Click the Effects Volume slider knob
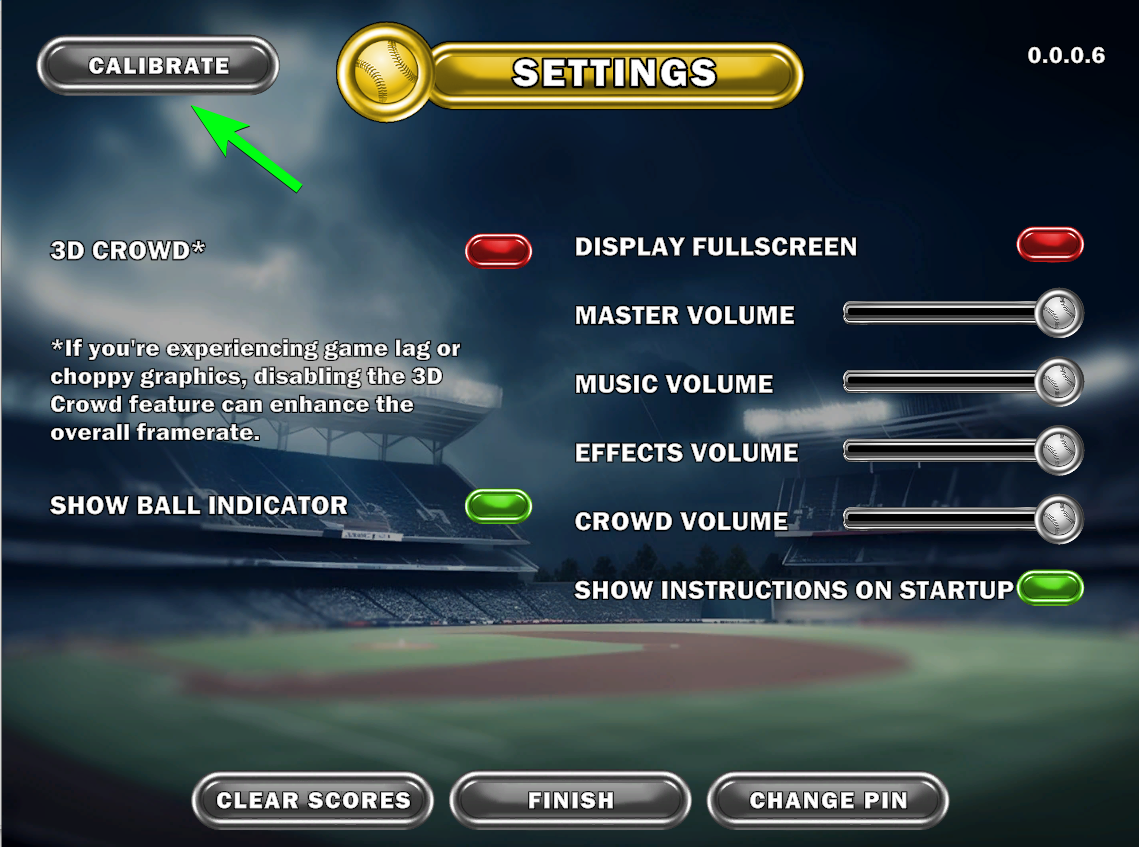Image resolution: width=1139 pixels, height=847 pixels. click(x=1058, y=451)
